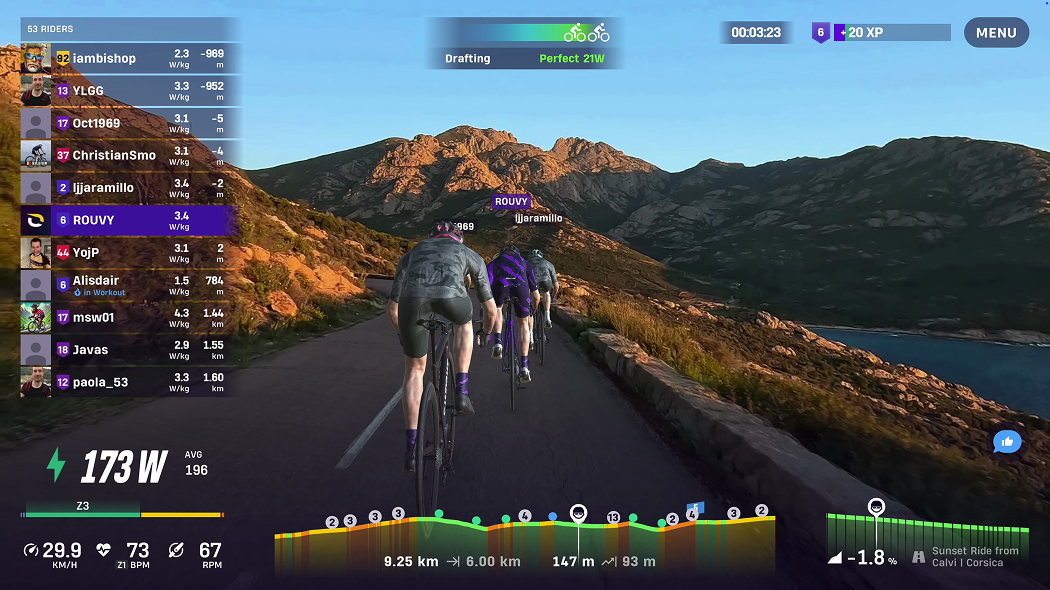This screenshot has width=1050, height=590.
Task: Click rider ChristianSmo in the leaderboard
Action: pyautogui.click(x=130, y=155)
